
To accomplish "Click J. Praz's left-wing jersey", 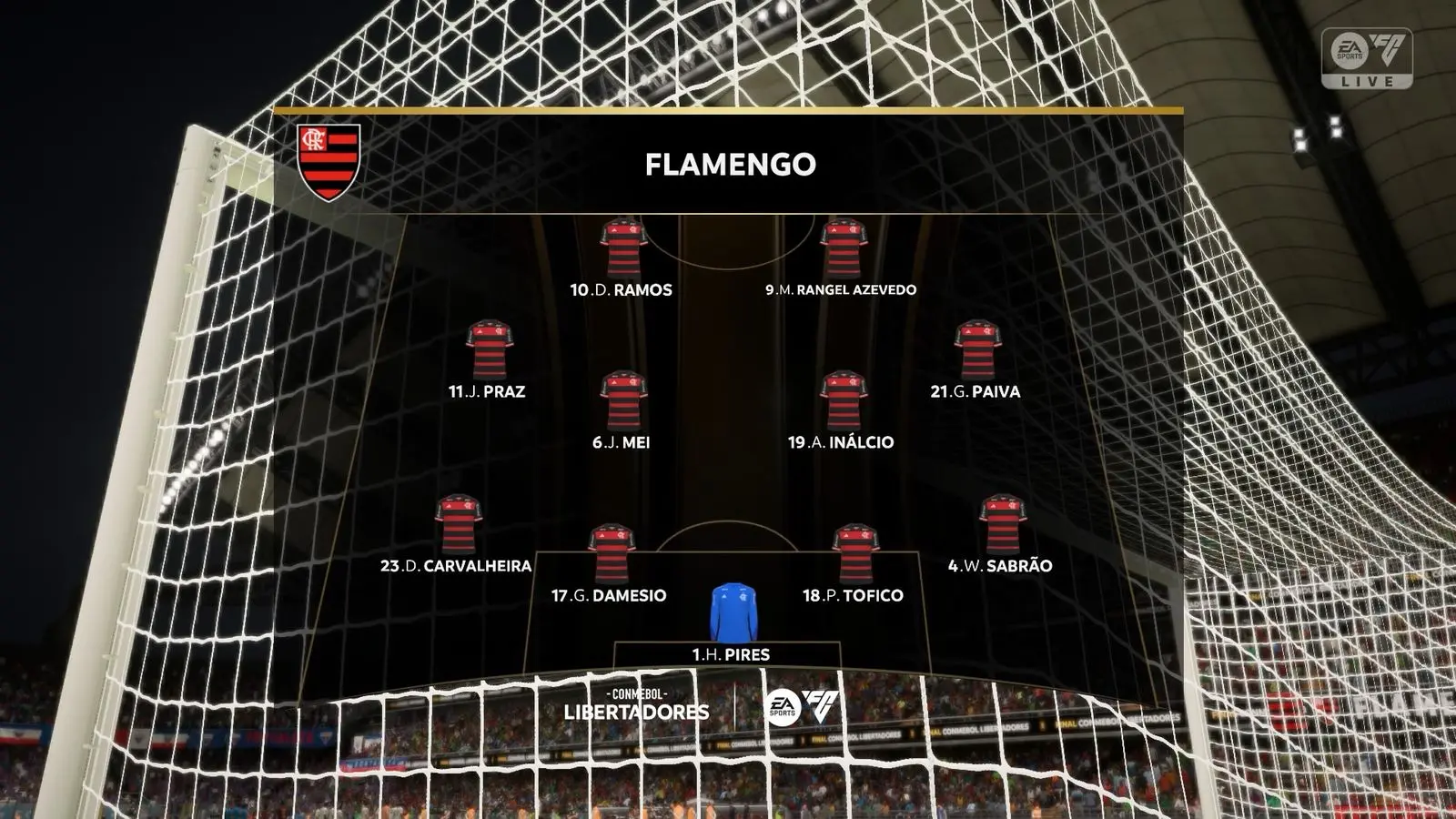I will pyautogui.click(x=489, y=350).
